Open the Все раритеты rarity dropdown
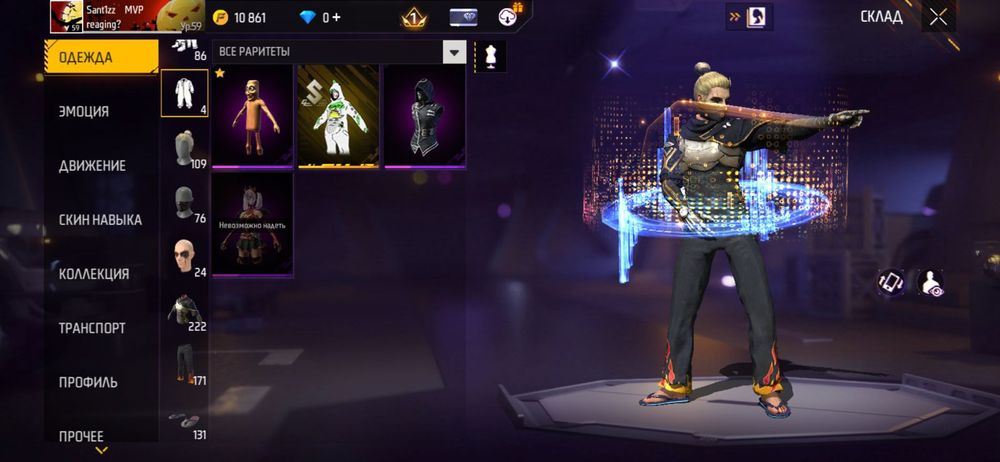The width and height of the screenshot is (1000, 462). 455,52
